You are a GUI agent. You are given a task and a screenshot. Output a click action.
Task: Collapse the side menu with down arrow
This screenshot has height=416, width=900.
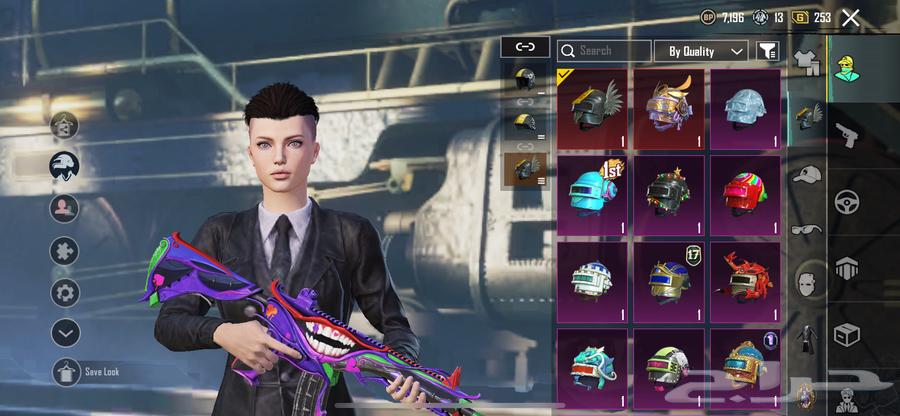click(x=66, y=332)
